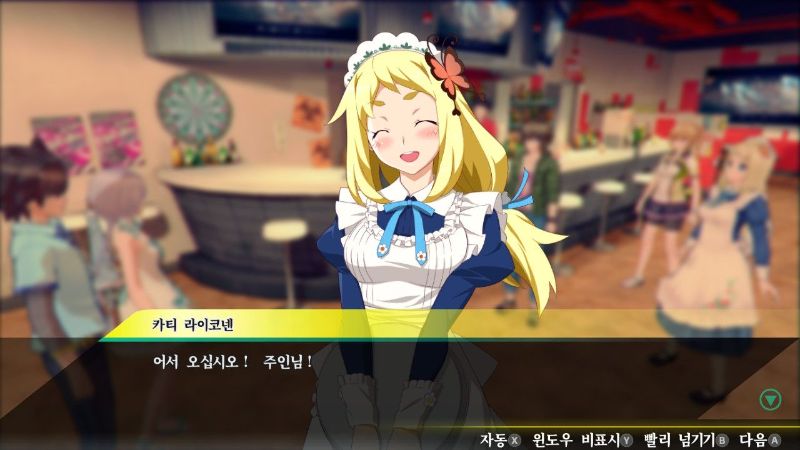Image resolution: width=800 pixels, height=450 pixels.
Task: Activate 빨리 넘기기 to fast-forward the dialogue
Action: (x=686, y=439)
